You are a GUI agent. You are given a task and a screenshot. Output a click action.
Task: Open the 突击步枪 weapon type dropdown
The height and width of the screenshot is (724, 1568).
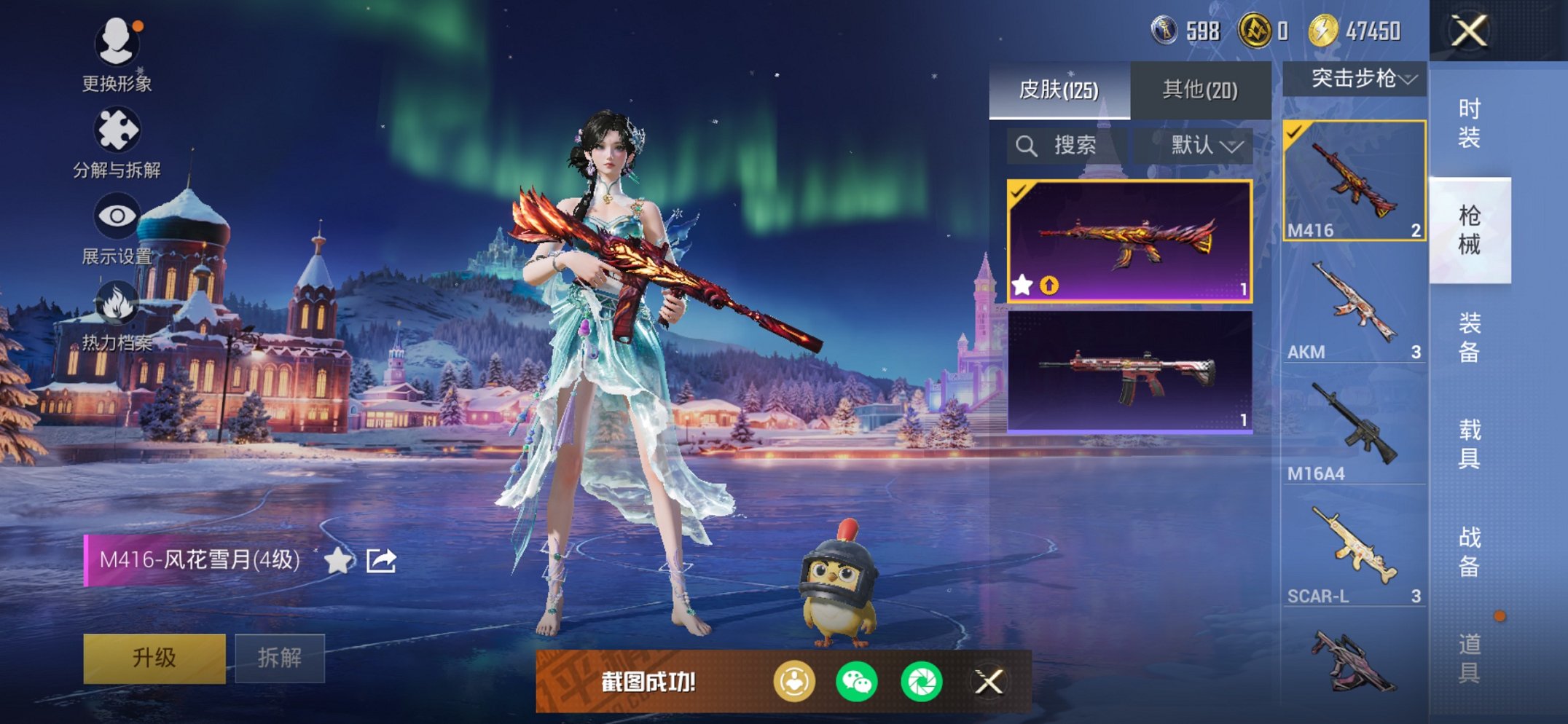1355,79
